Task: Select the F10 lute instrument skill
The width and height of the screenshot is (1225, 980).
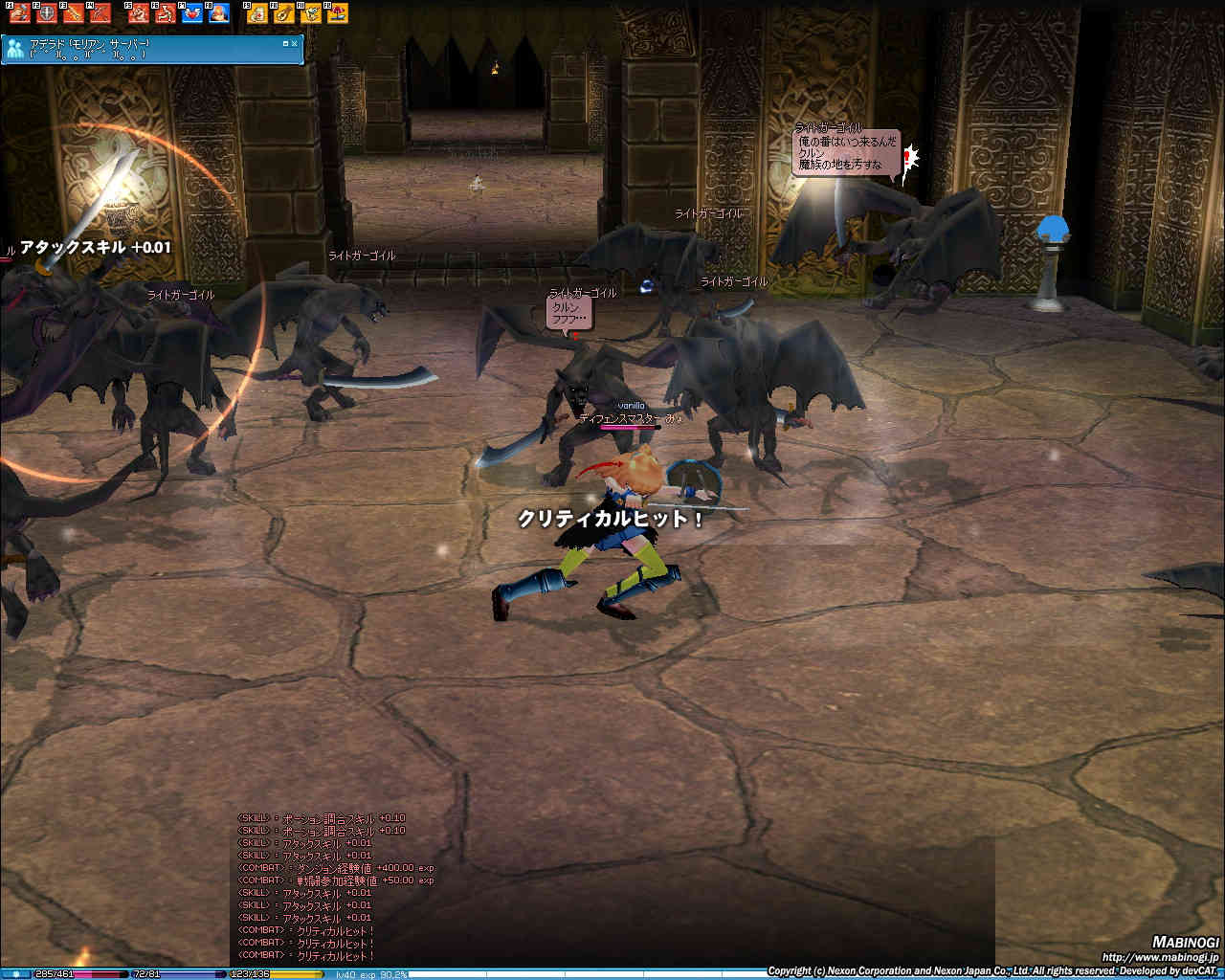Action: point(283,13)
